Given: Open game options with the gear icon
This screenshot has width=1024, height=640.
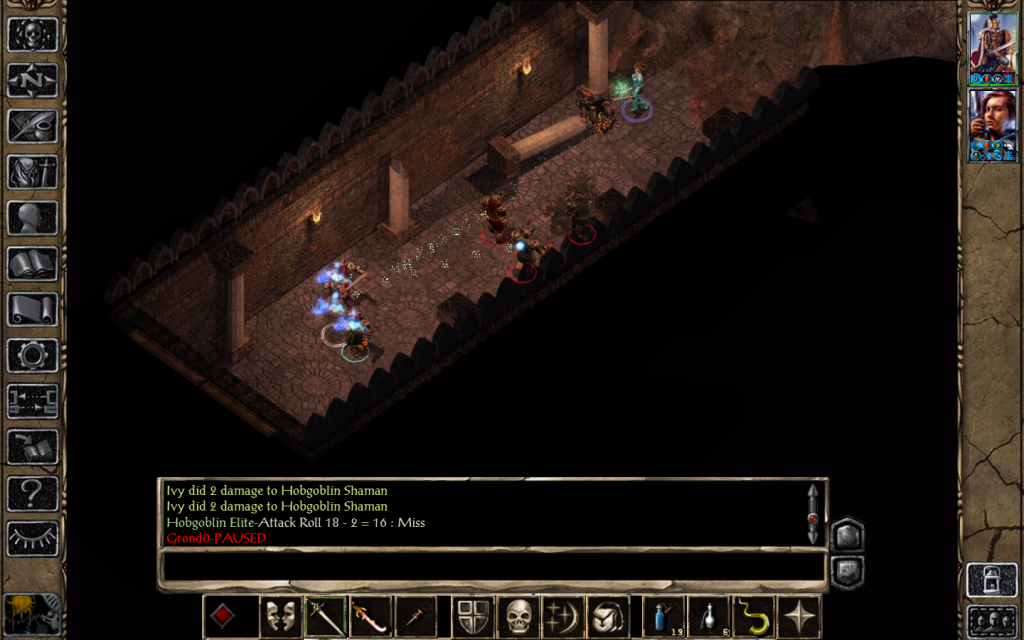Looking at the screenshot, I should [32, 355].
